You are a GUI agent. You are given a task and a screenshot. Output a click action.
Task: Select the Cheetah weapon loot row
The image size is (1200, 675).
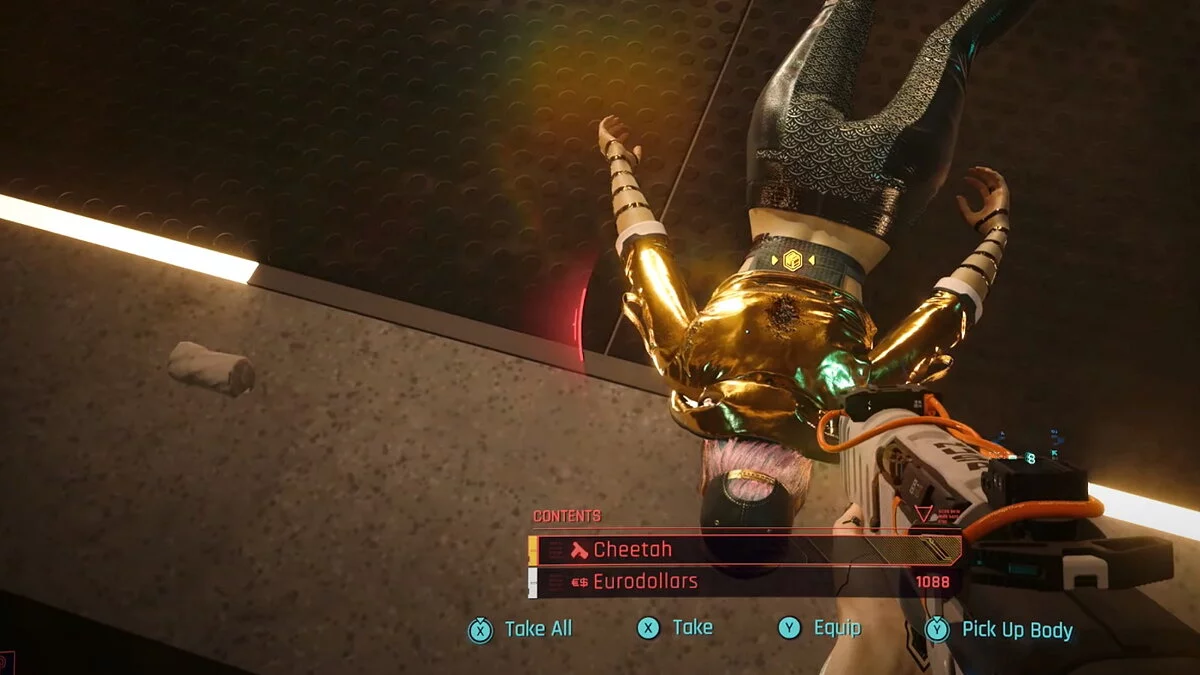[x=745, y=549]
